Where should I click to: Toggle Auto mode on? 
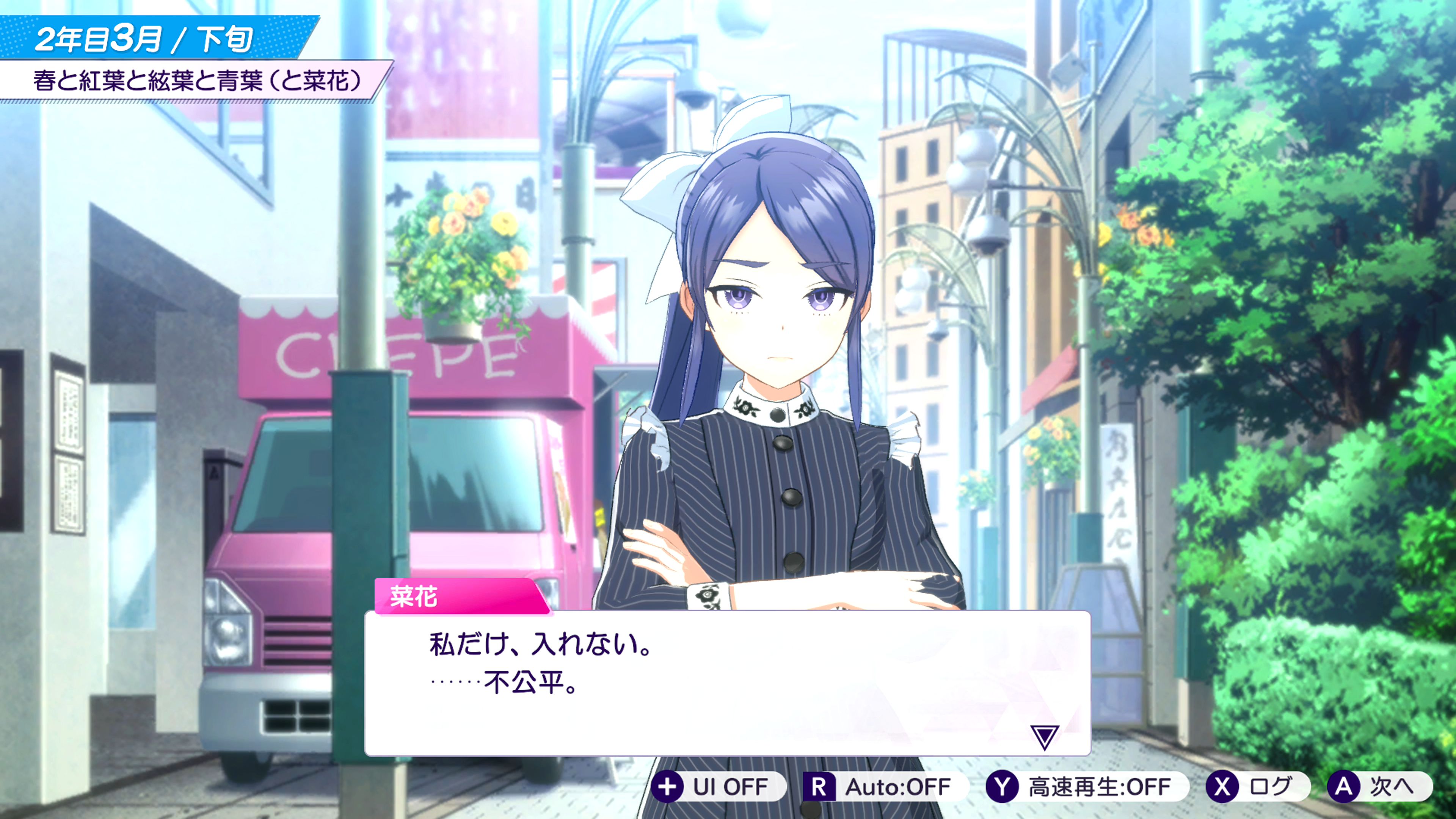pos(885,787)
